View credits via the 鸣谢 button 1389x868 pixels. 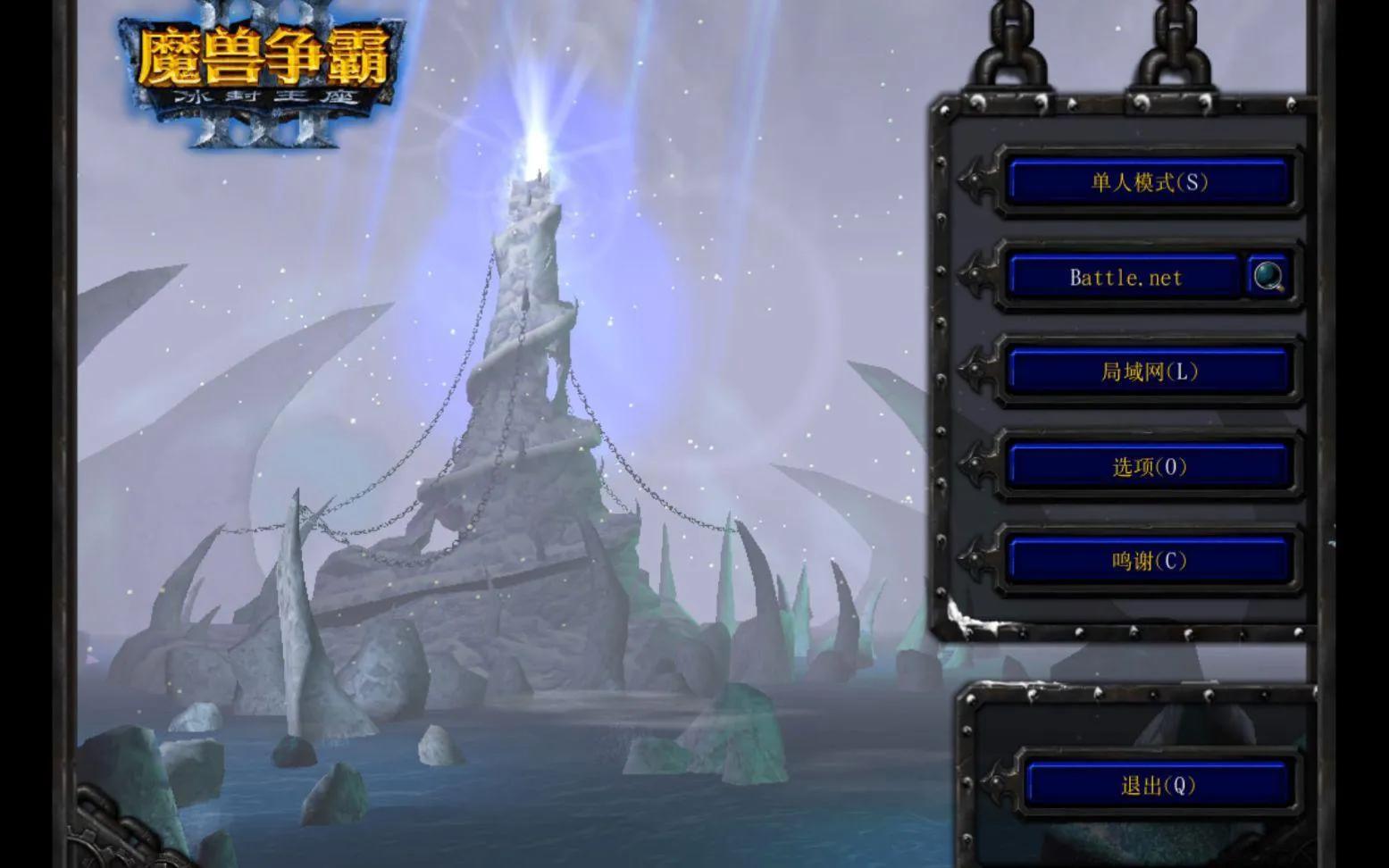pyautogui.click(x=1149, y=560)
